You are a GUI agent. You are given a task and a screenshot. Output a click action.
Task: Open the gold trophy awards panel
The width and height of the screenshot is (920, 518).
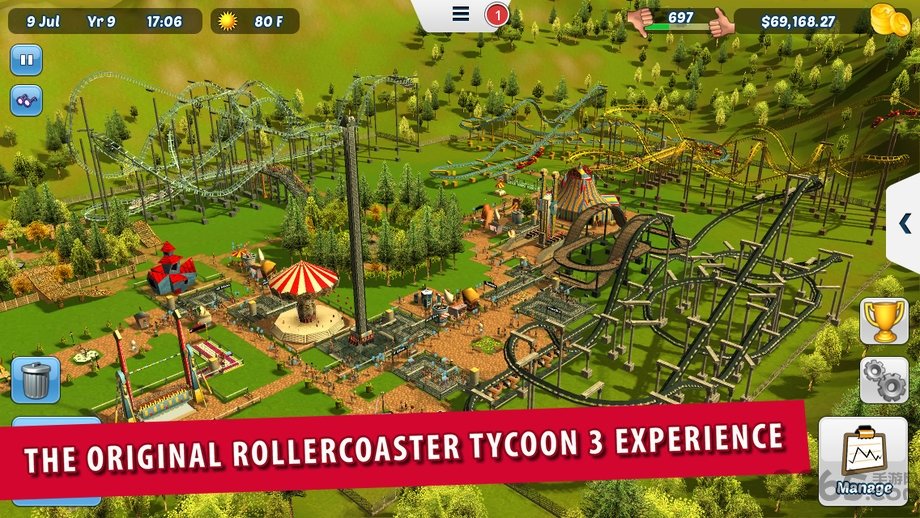[884, 321]
